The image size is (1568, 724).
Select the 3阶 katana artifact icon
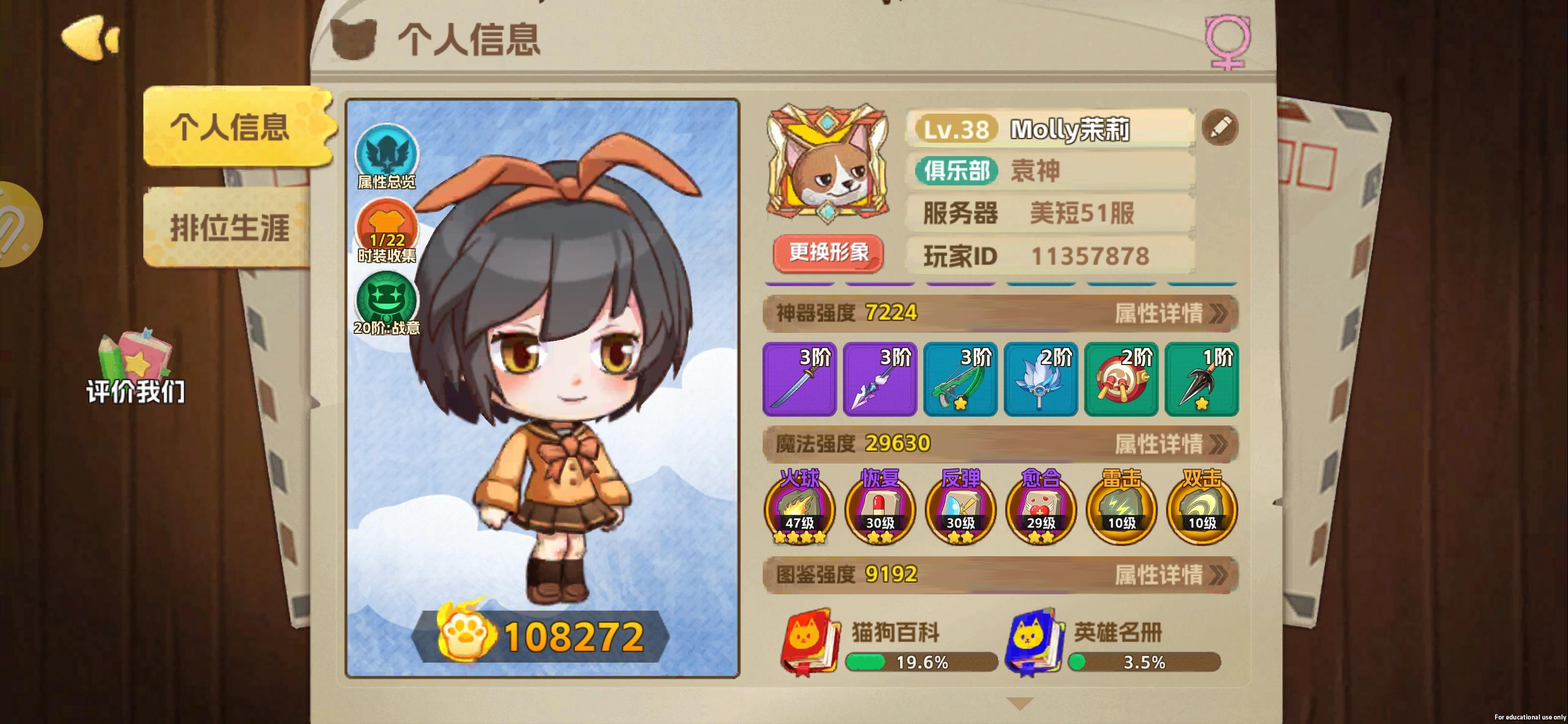pyautogui.click(x=799, y=379)
